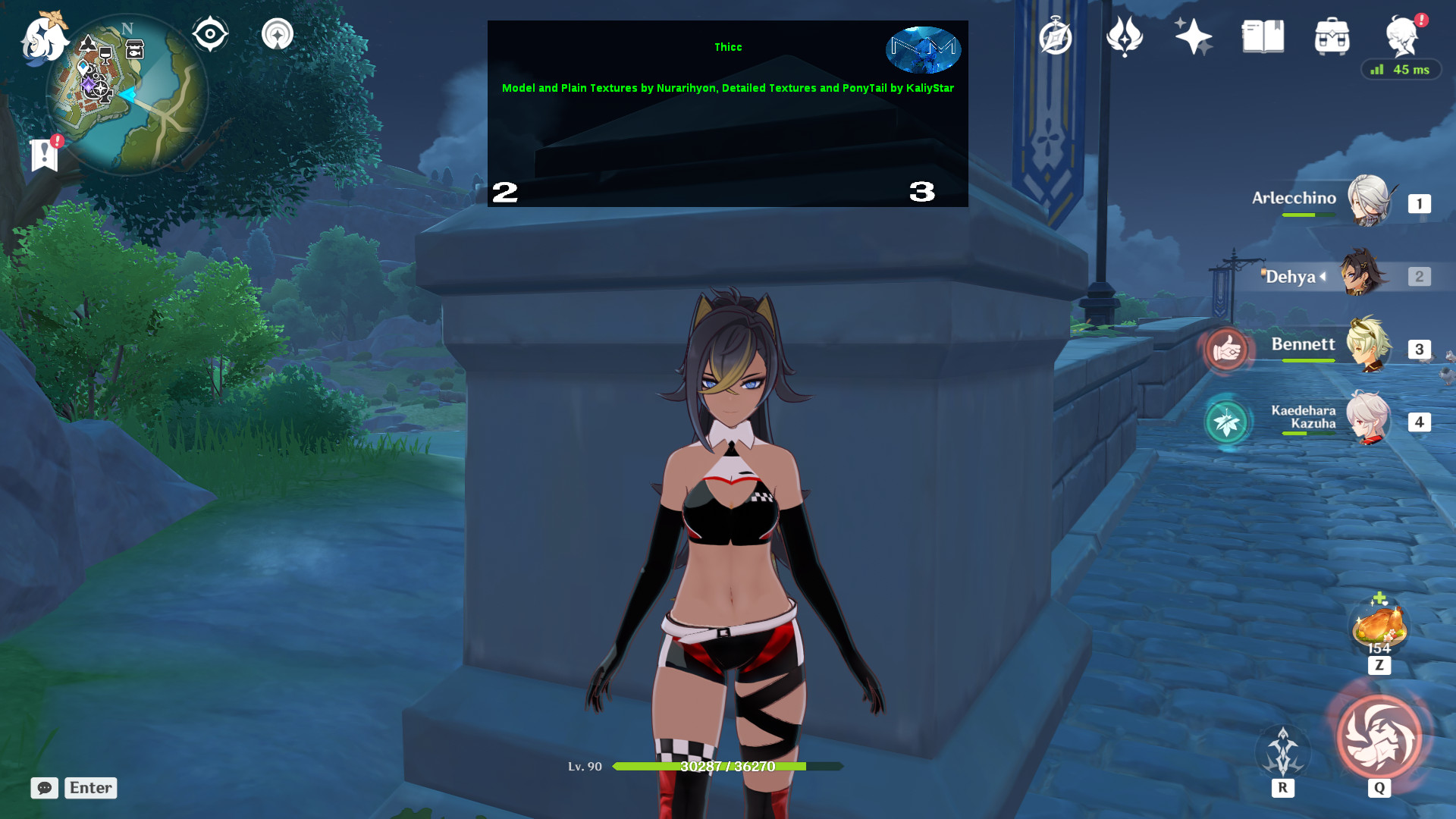Image resolution: width=1456 pixels, height=819 pixels.
Task: Open the Inventory backpack icon
Action: [1332, 36]
